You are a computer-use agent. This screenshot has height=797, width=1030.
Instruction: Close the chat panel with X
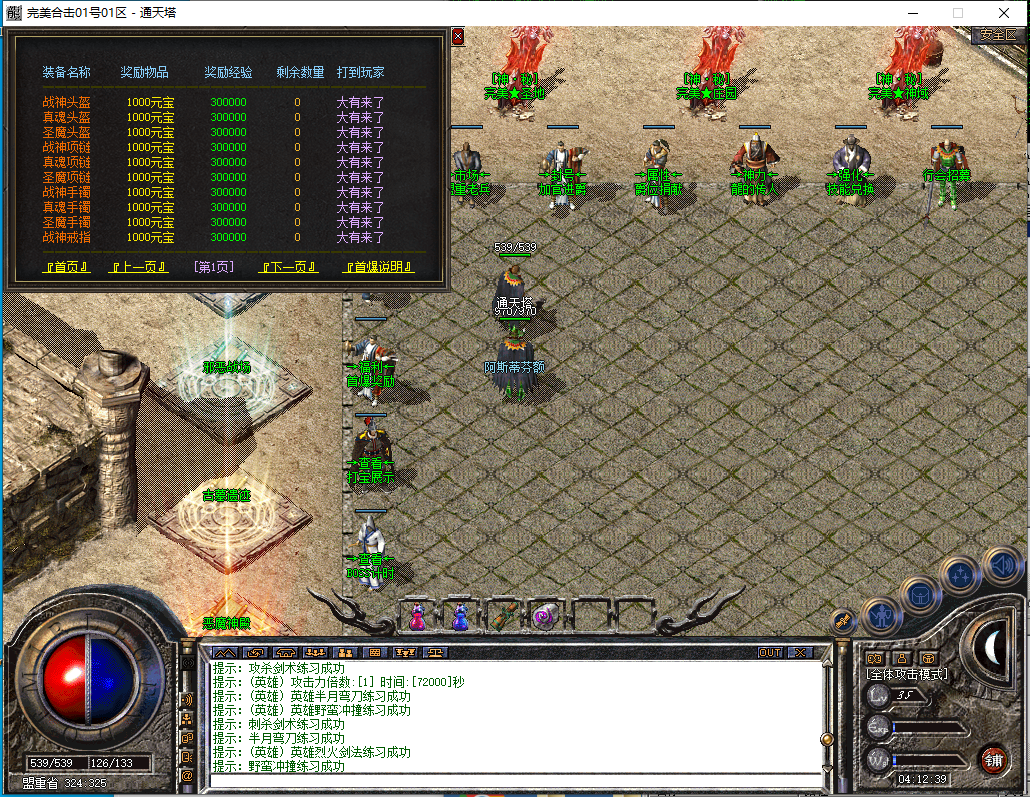(x=799, y=652)
